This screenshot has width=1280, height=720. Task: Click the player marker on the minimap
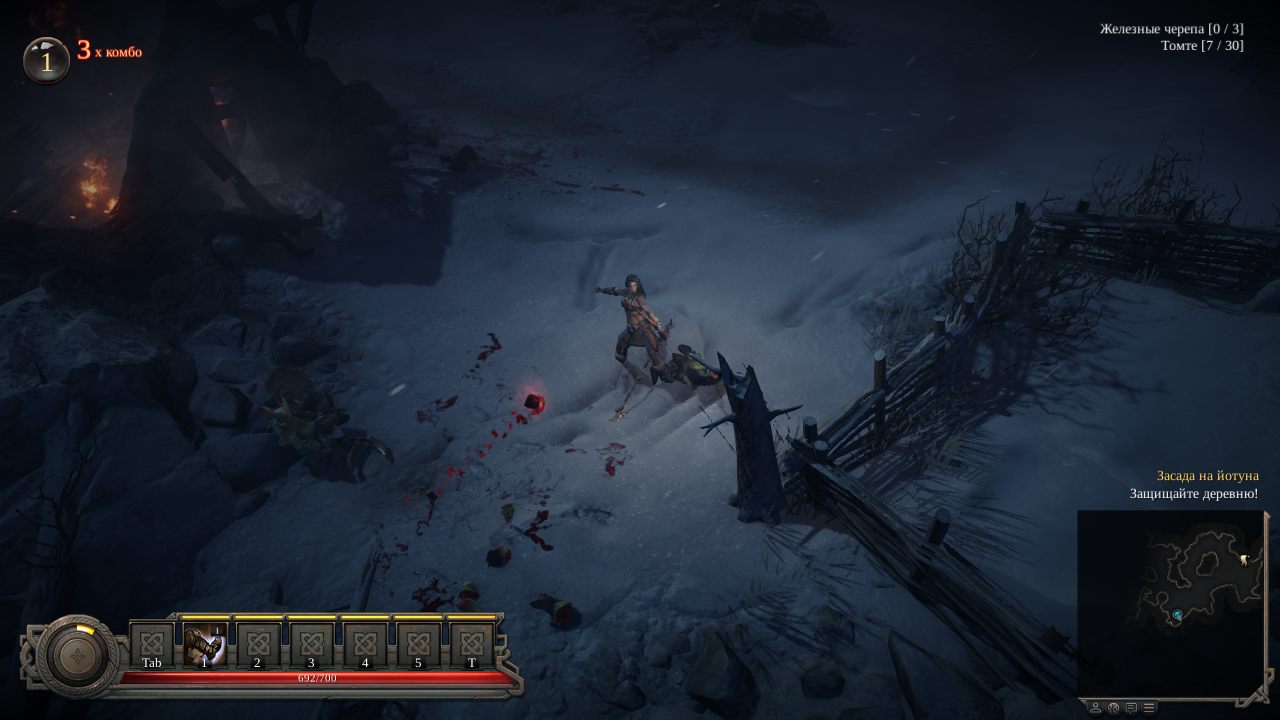point(1178,615)
